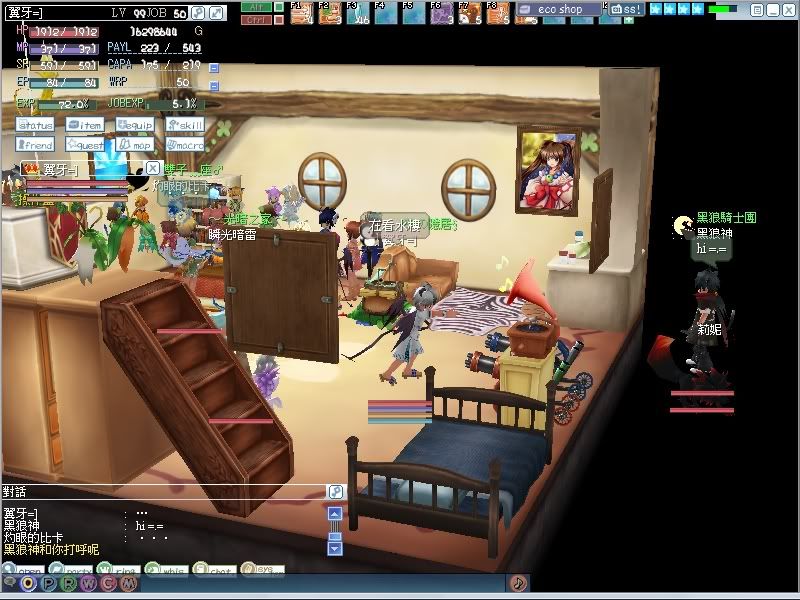Open the item inventory
Viewport: 800px width, 600px height.
(x=86, y=125)
